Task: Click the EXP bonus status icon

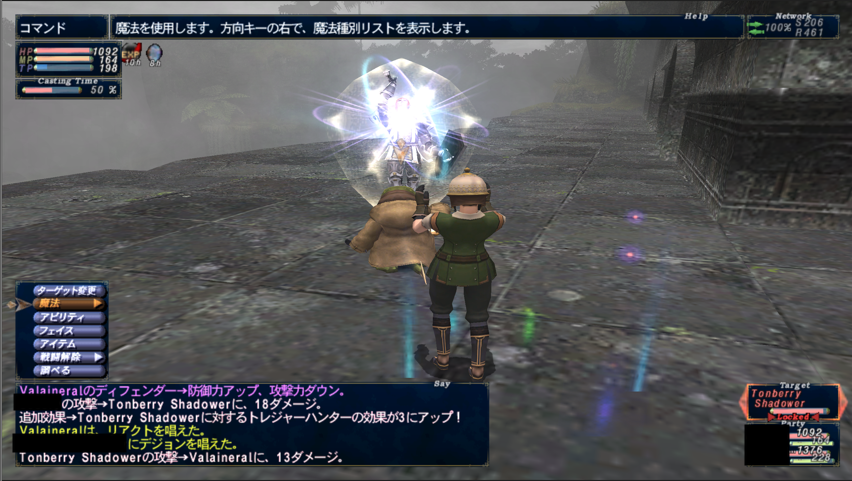Action: (132, 52)
